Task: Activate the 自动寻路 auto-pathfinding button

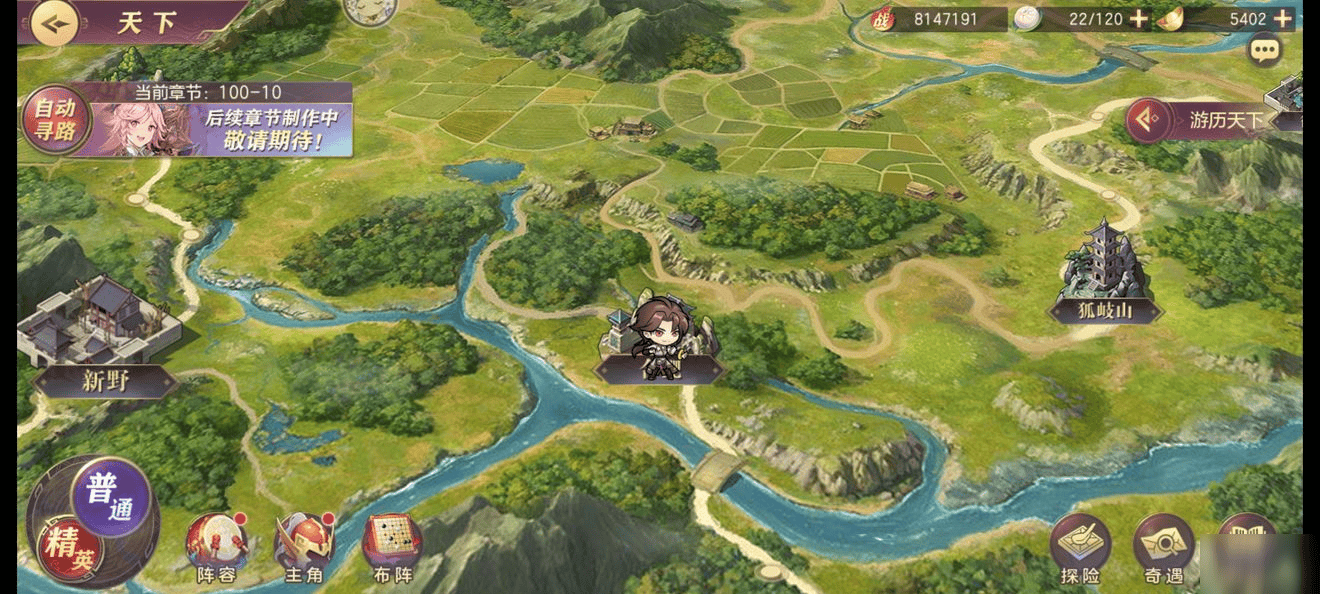Action: 55,119
